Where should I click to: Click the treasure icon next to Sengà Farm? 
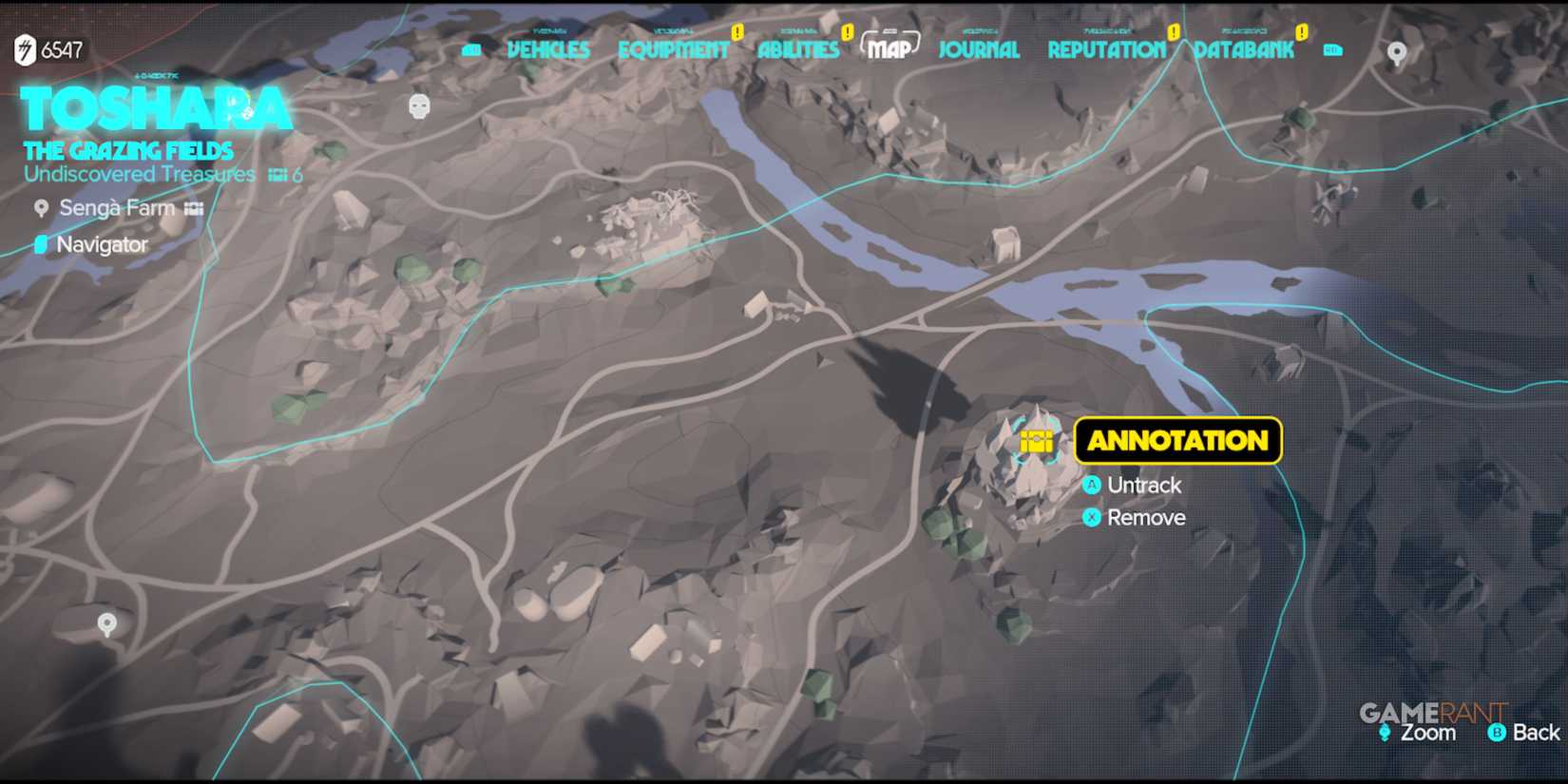(192, 208)
